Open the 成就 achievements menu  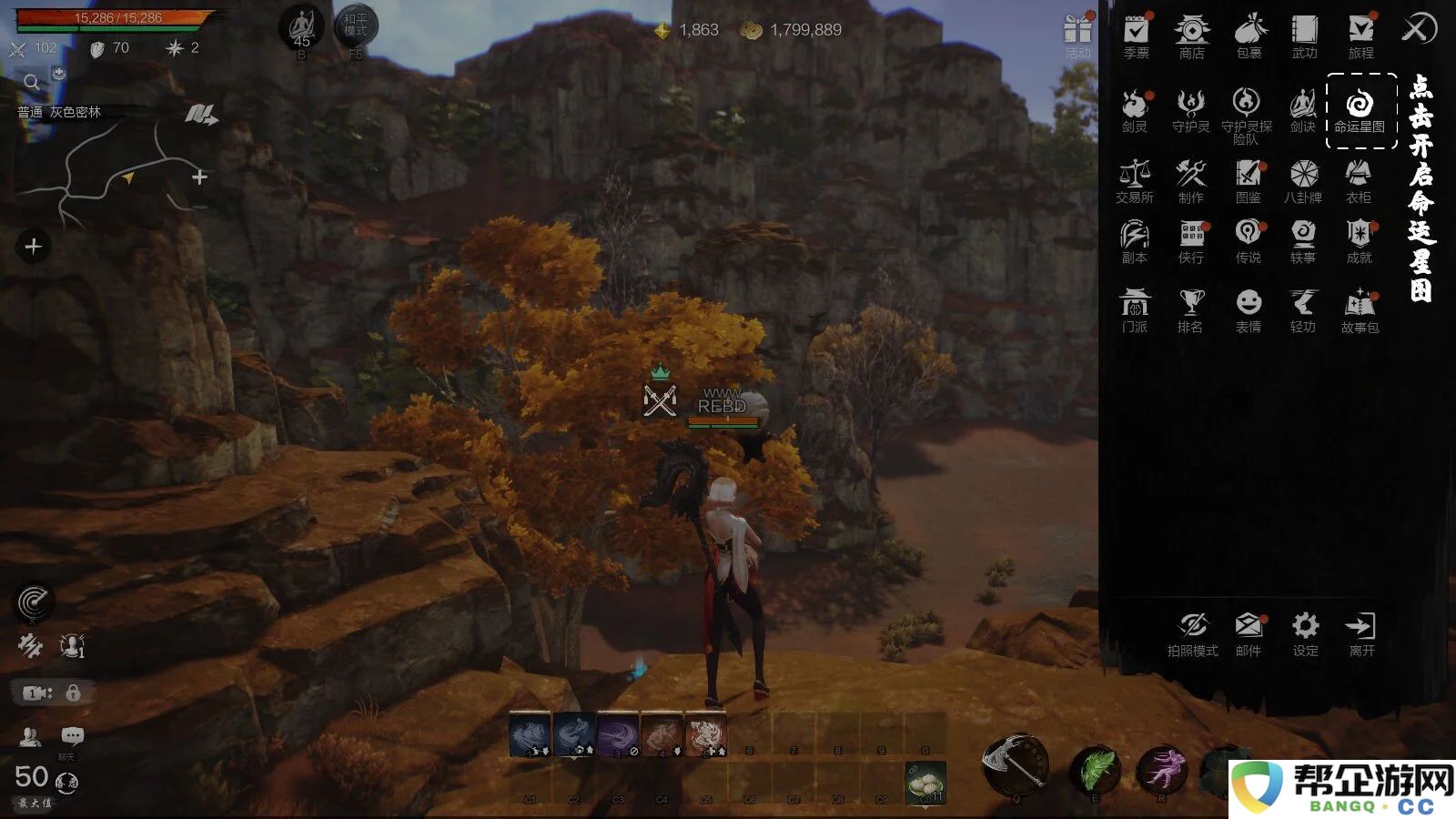[x=1359, y=240]
